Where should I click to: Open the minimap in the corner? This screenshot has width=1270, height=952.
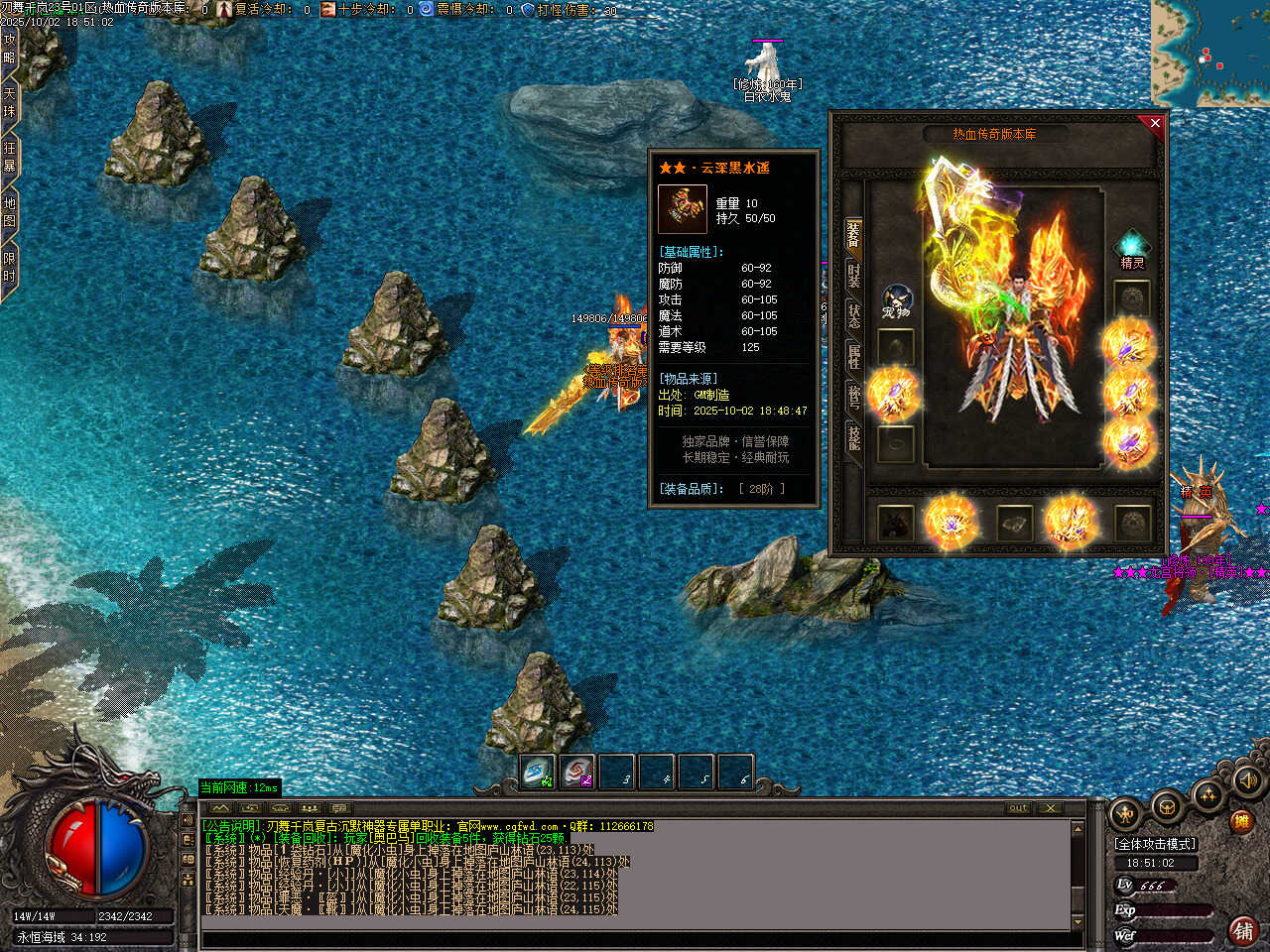click(x=1210, y=53)
